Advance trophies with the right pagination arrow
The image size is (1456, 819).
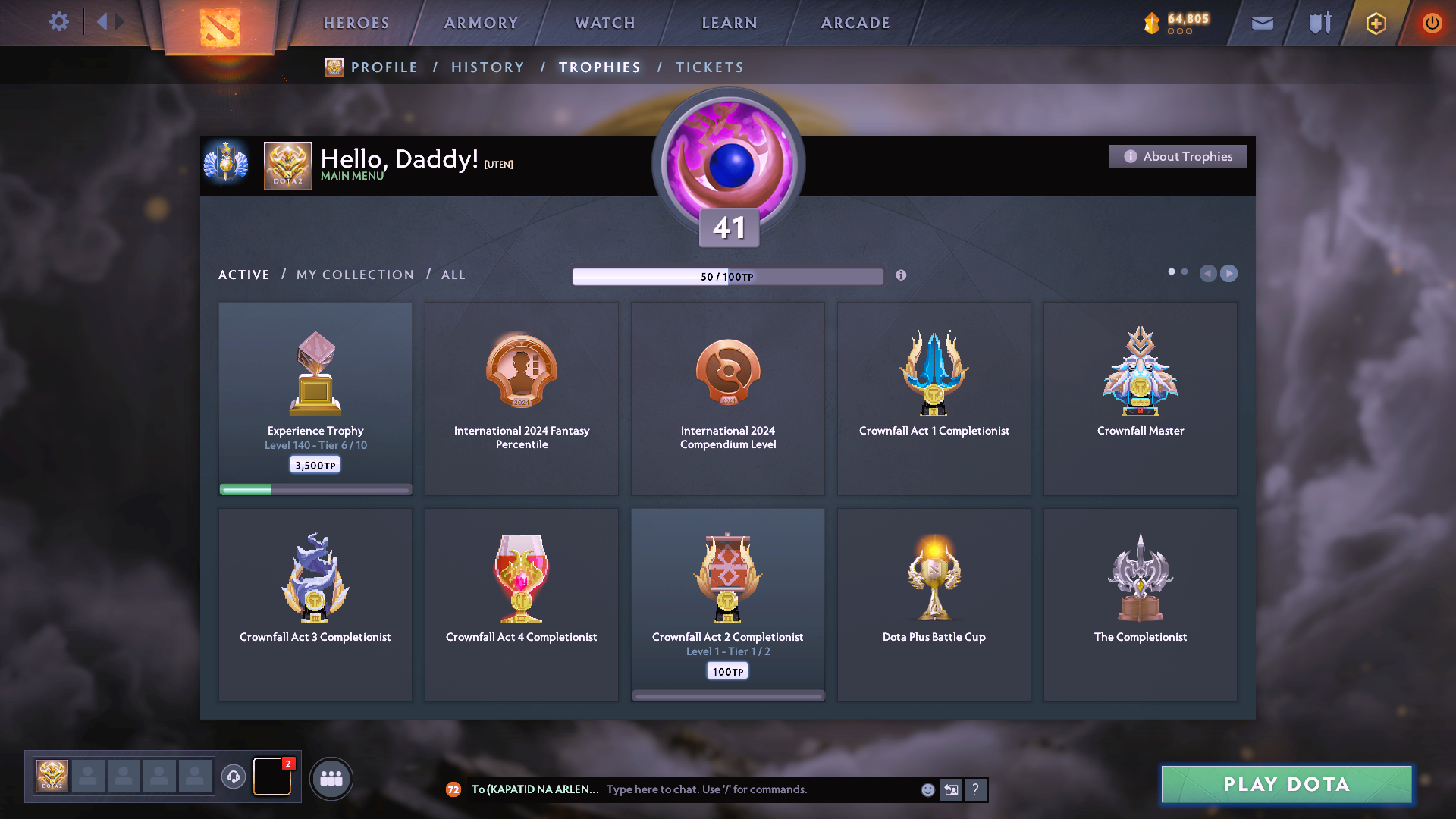(1228, 274)
